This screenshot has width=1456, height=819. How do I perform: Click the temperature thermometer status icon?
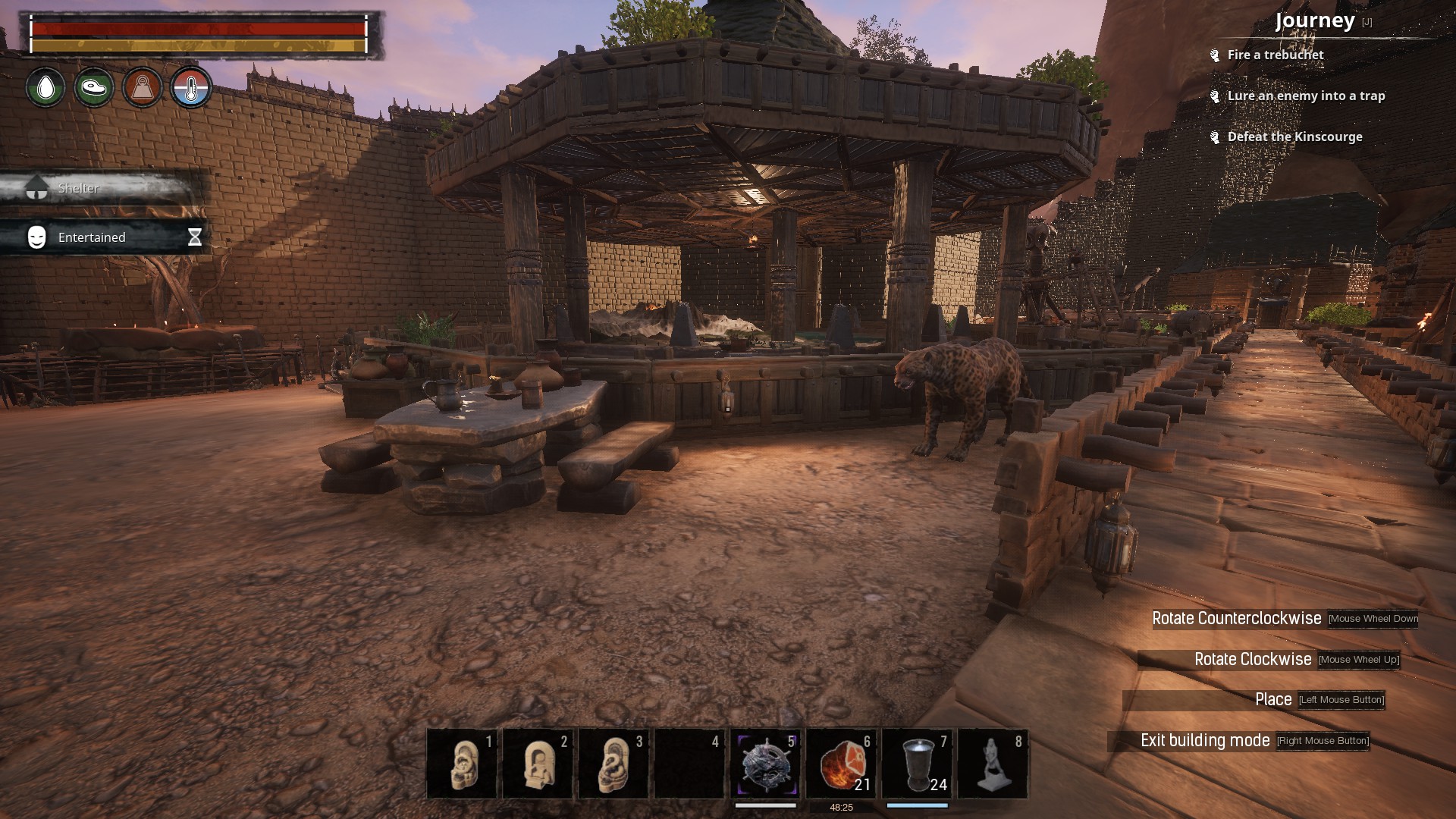(191, 88)
